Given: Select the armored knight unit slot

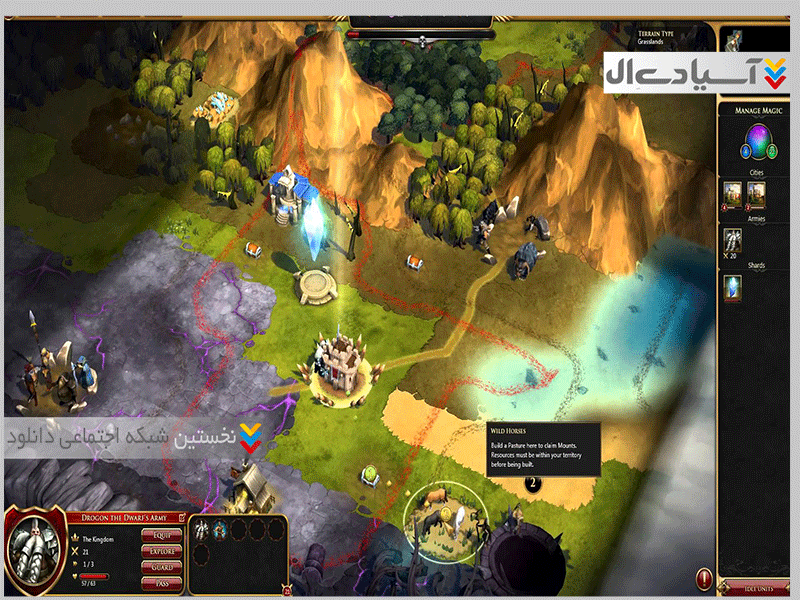Looking at the screenshot, I should 202,530.
